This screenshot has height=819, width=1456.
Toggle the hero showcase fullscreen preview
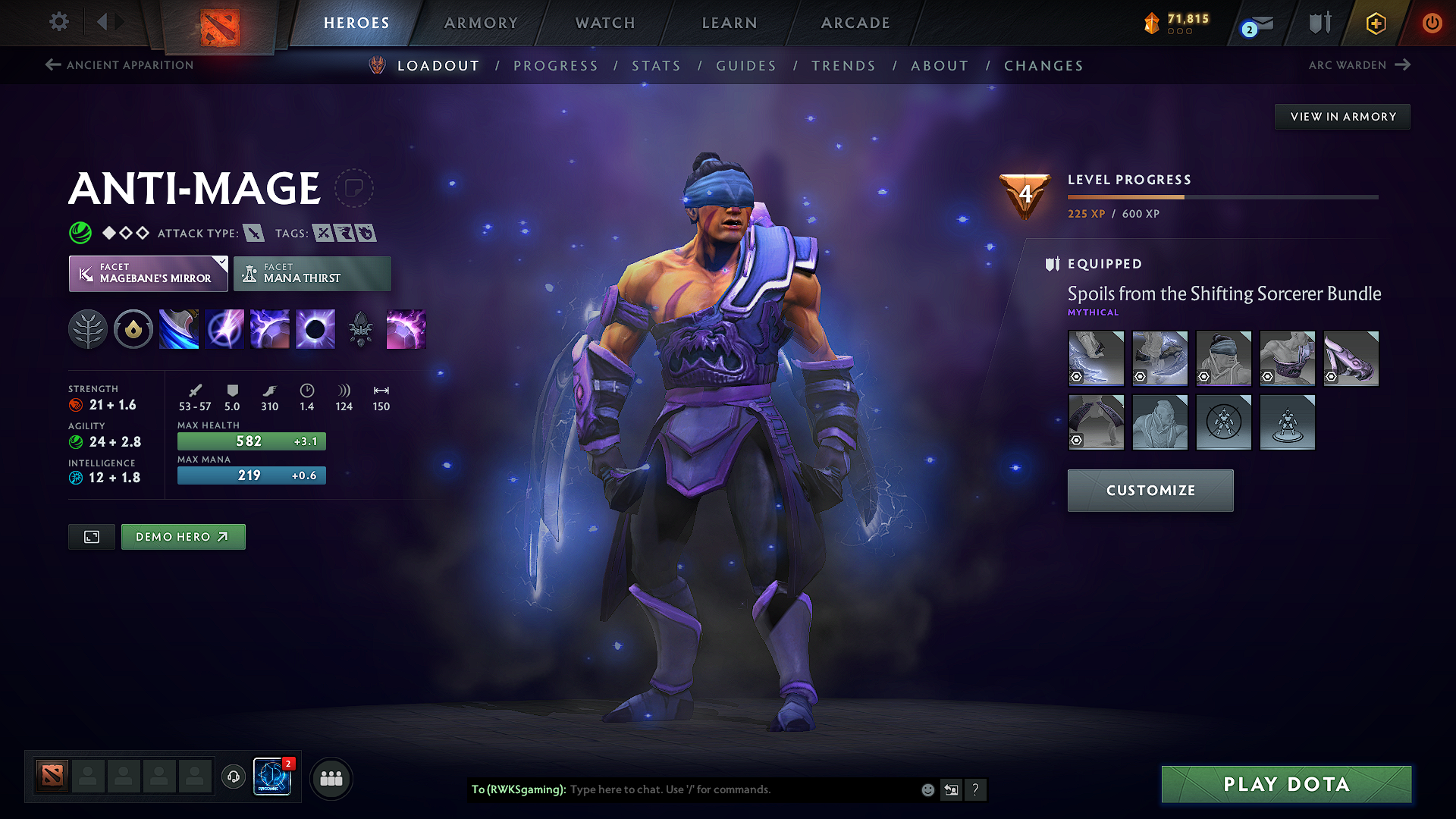tap(91, 536)
